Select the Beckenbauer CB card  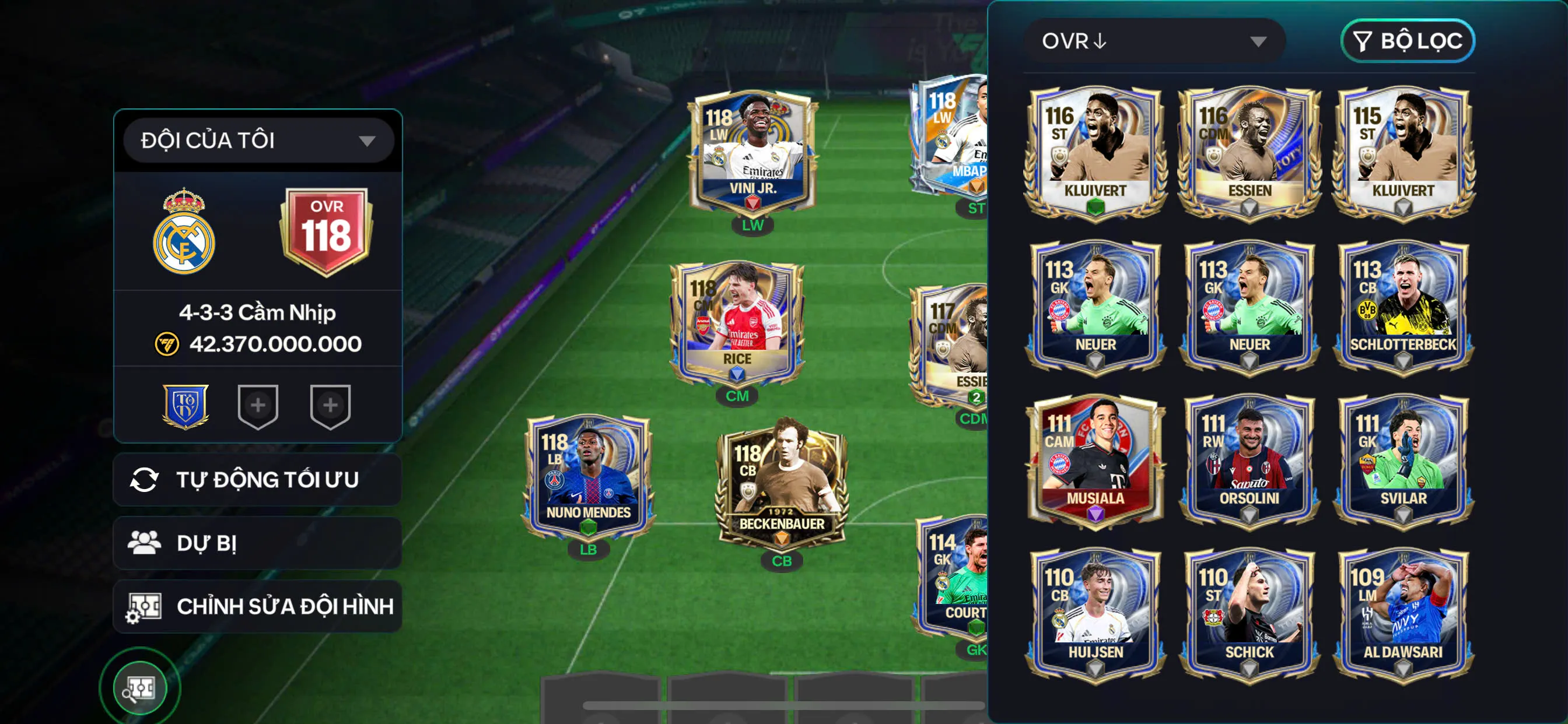[782, 484]
